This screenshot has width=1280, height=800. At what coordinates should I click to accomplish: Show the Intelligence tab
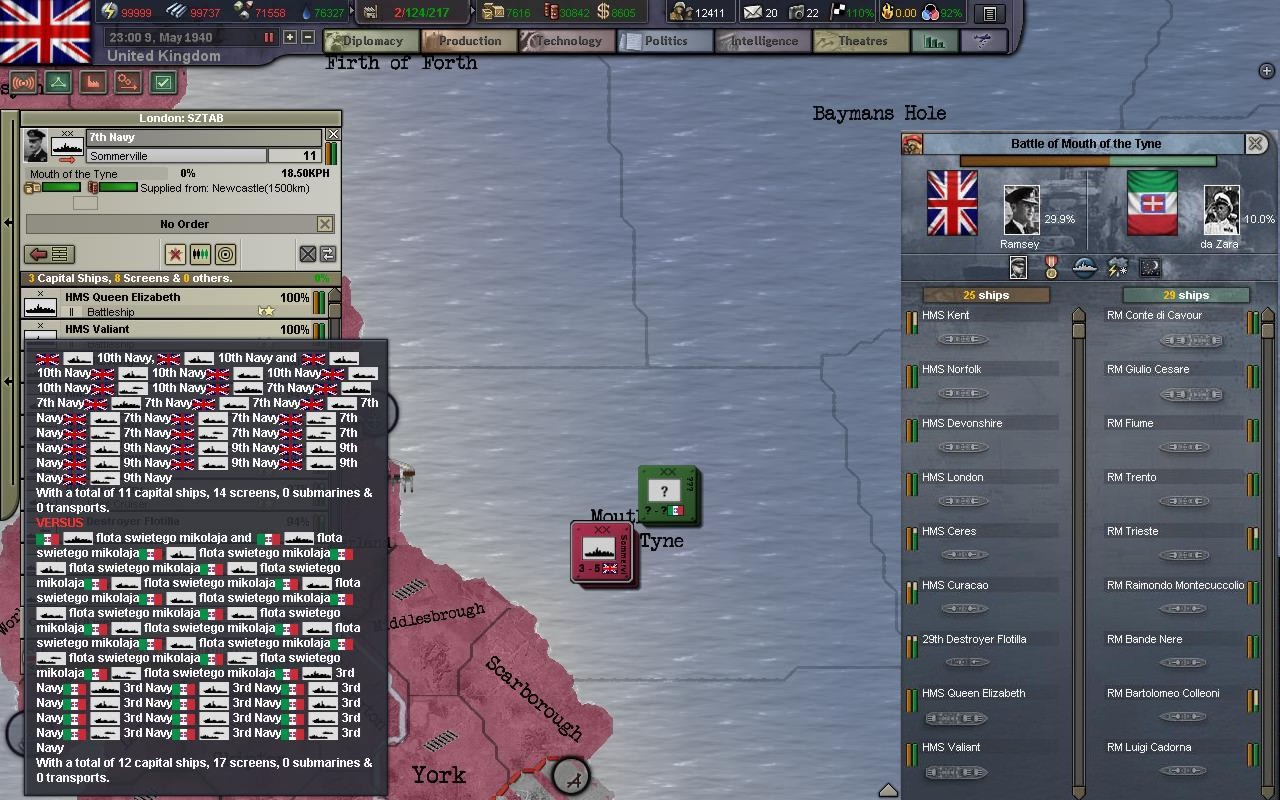click(762, 41)
